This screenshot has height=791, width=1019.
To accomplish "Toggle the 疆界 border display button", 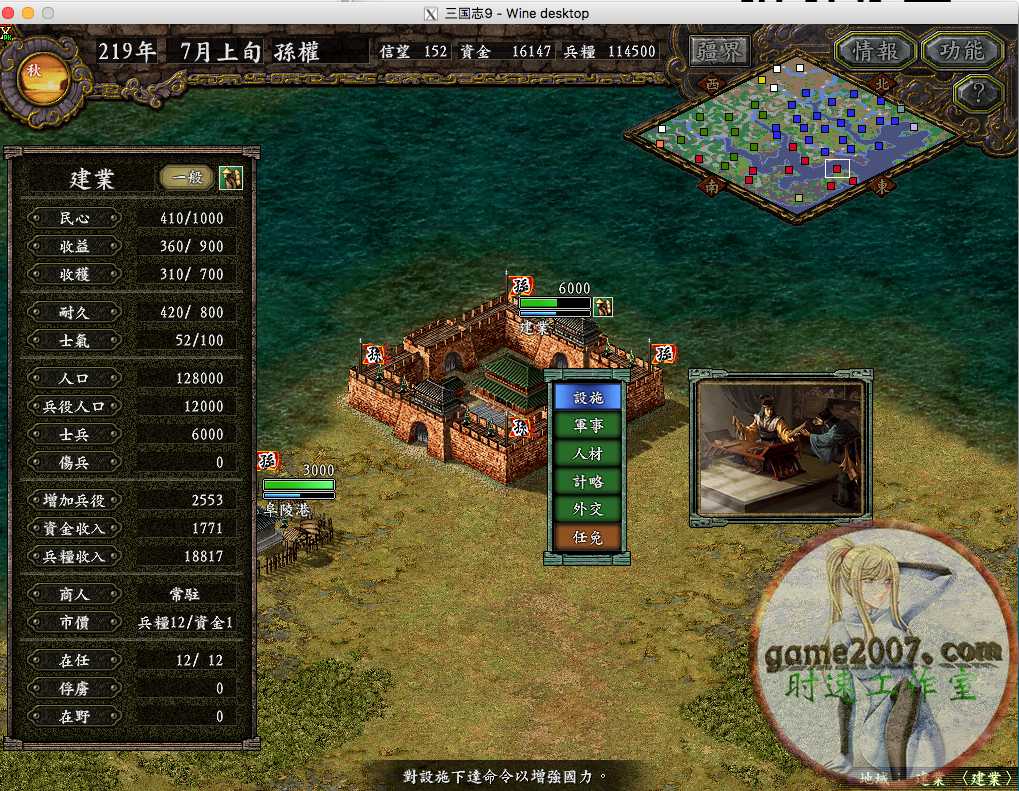I will (720, 51).
